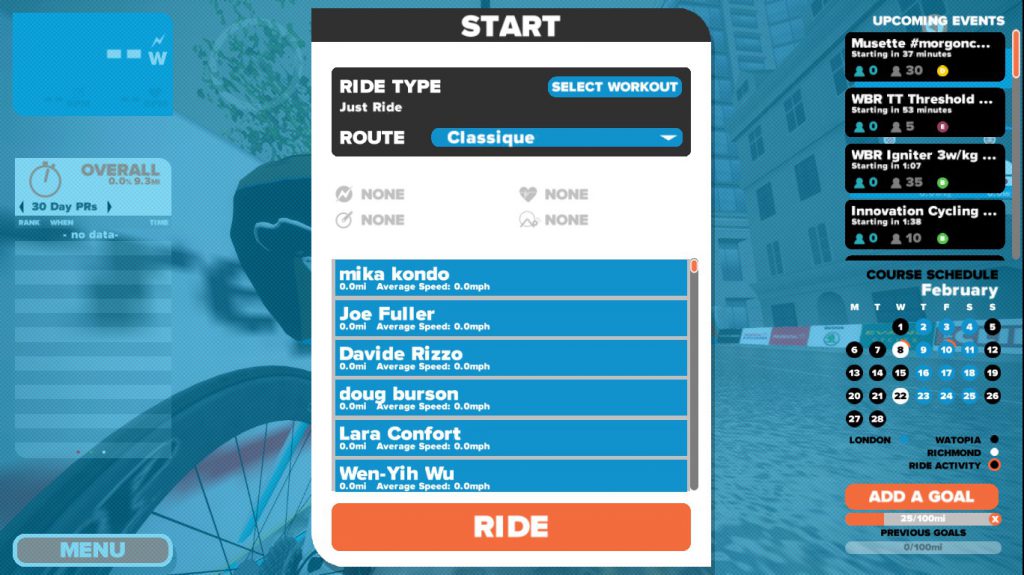Open the Select Workout option
Viewport: 1024px width, 575px height.
614,87
